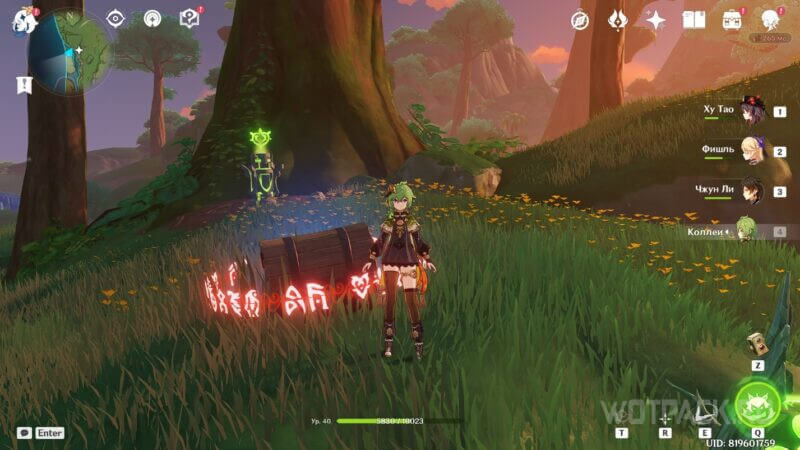Open the open-book handbook icon
This screenshot has height=450, width=800.
point(694,20)
